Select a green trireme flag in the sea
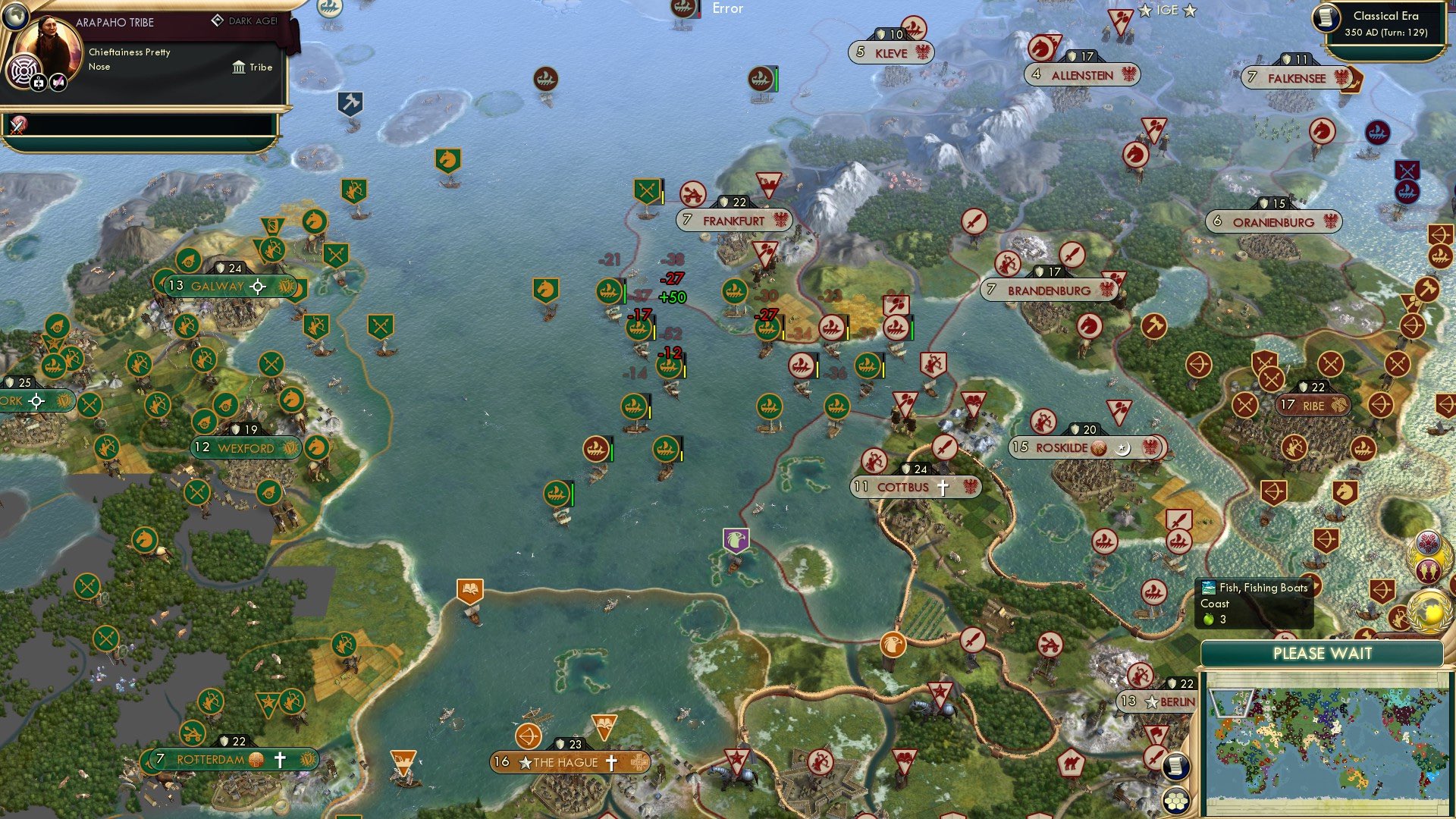Image resolution: width=1456 pixels, height=819 pixels. pos(610,289)
